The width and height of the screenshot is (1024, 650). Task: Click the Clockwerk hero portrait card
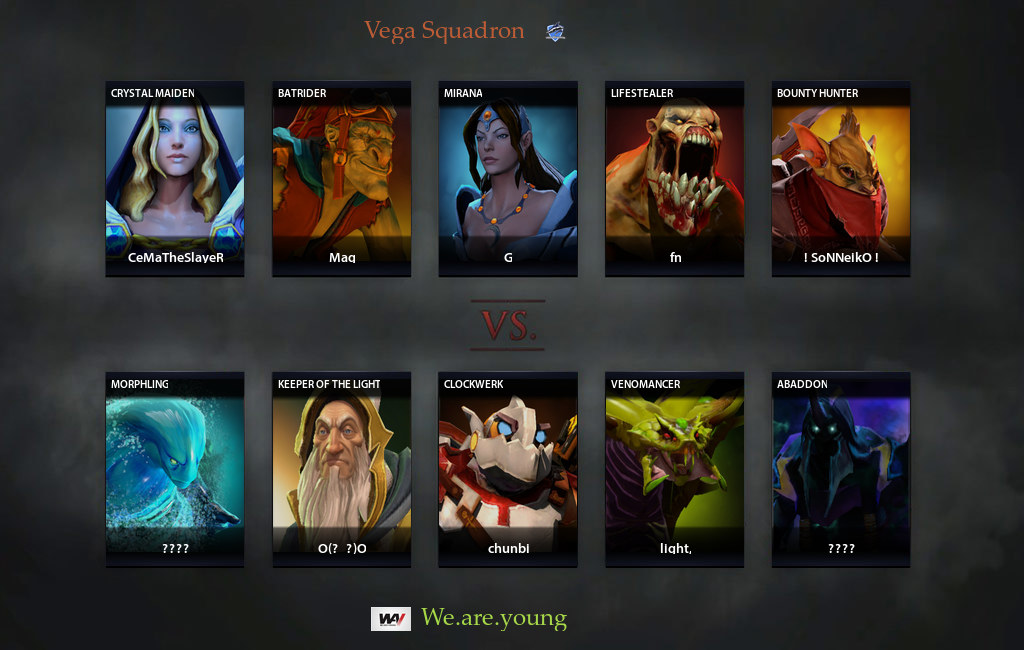[x=508, y=470]
